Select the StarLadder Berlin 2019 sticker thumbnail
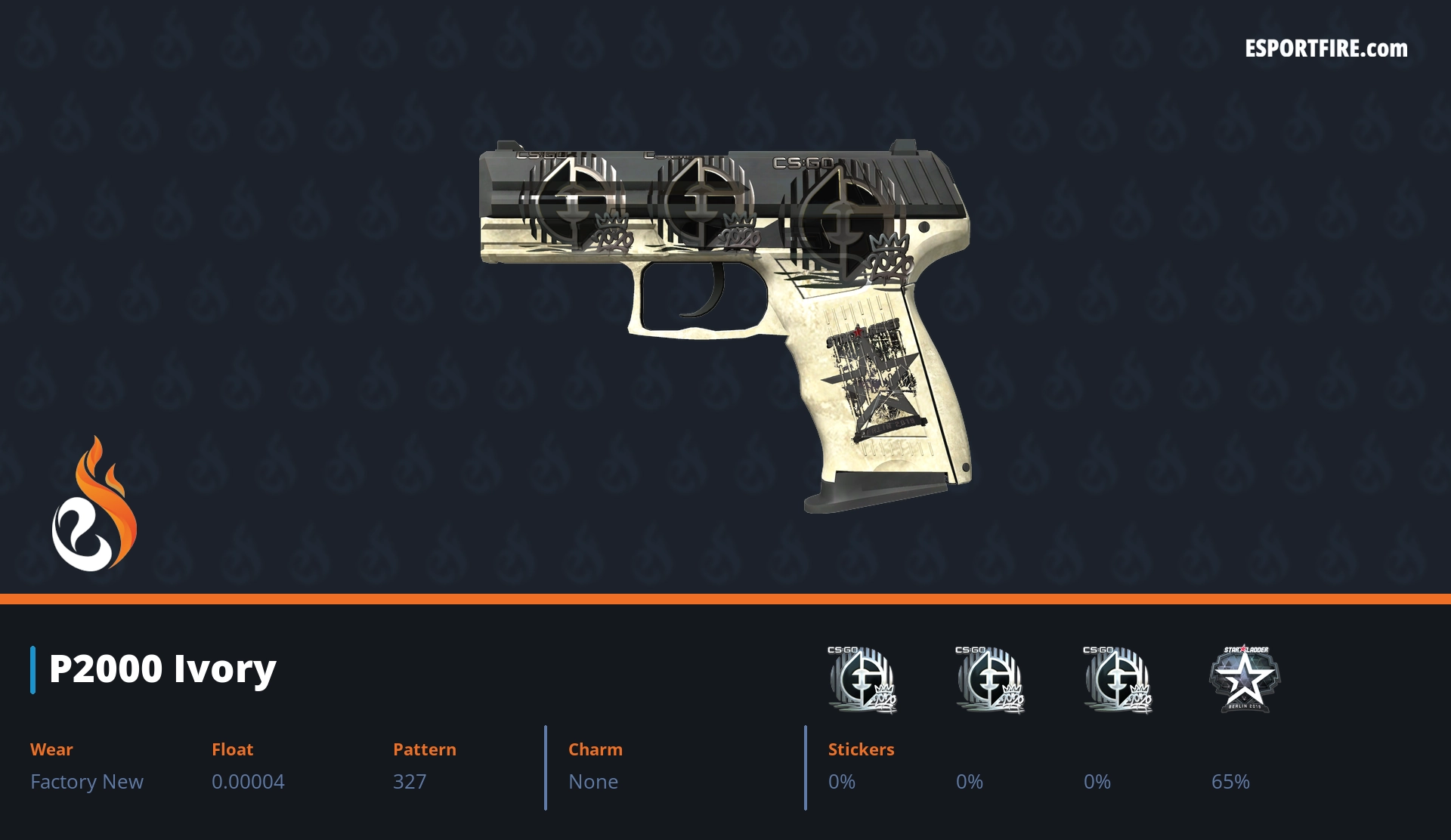Viewport: 1451px width, 840px height. (x=1244, y=678)
